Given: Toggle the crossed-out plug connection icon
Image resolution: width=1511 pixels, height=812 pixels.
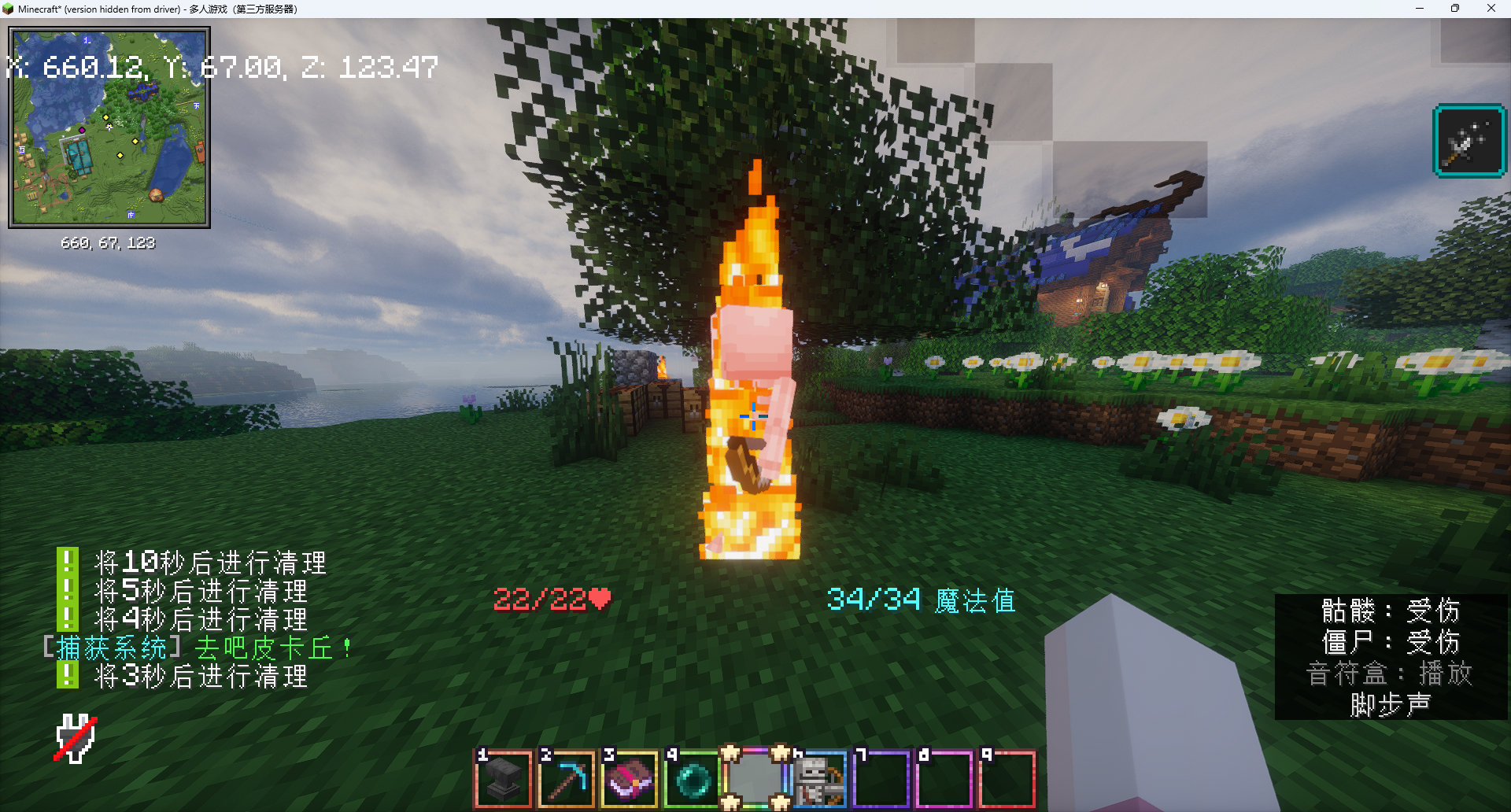Looking at the screenshot, I should [x=76, y=736].
